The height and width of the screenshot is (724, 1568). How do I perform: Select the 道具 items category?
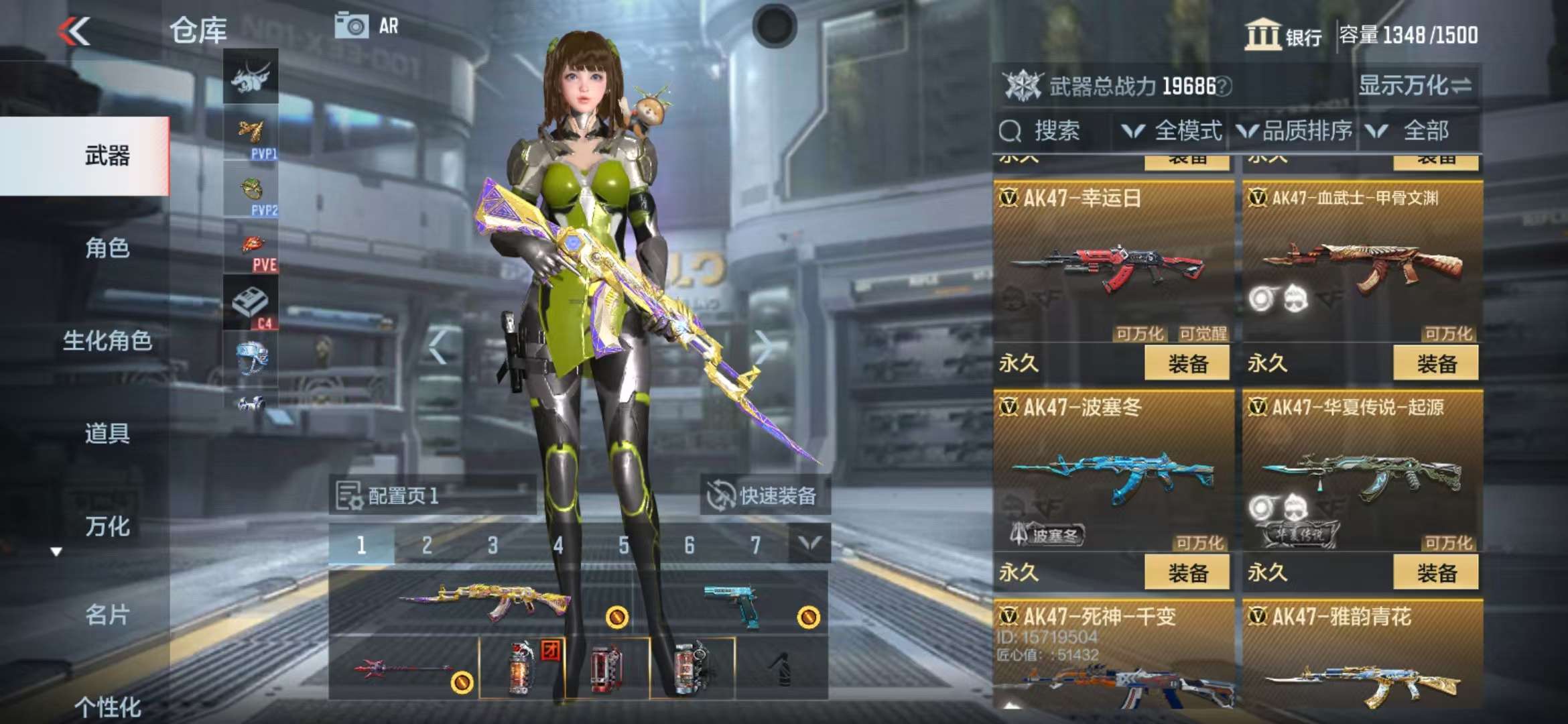pyautogui.click(x=107, y=433)
